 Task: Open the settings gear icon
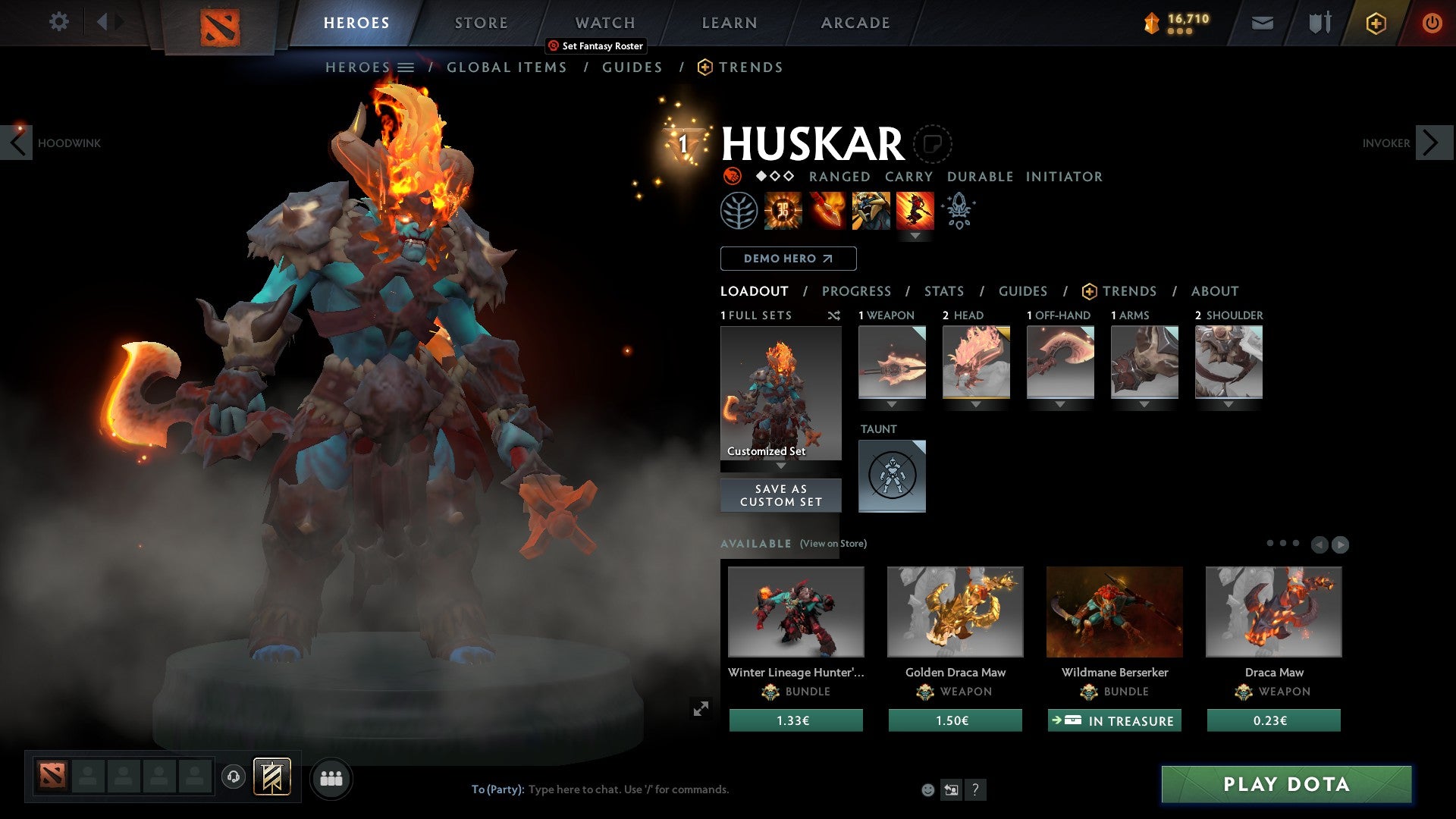pos(58,22)
